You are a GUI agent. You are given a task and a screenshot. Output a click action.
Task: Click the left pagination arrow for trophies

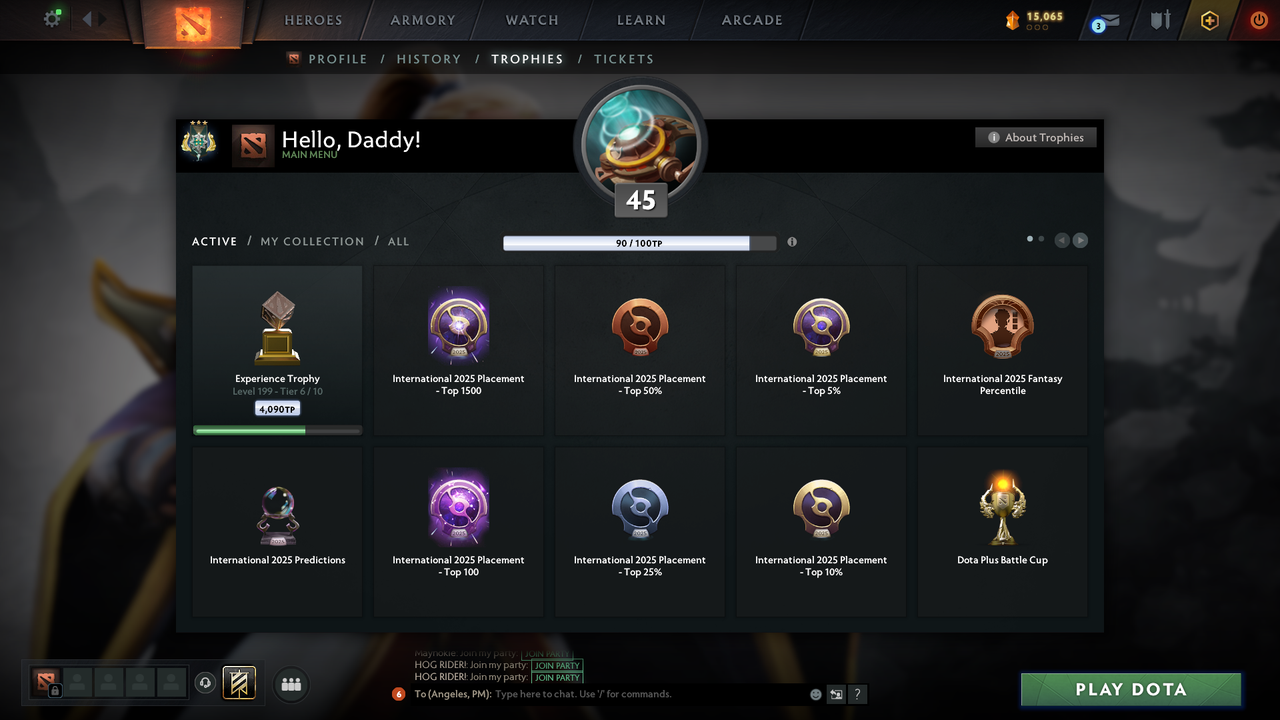pyautogui.click(x=1062, y=240)
